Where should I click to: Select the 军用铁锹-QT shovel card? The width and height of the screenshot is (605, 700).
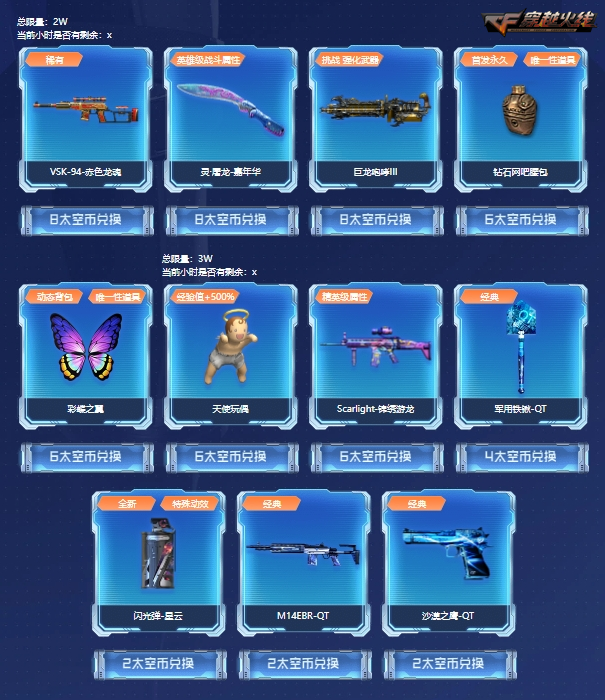520,356
